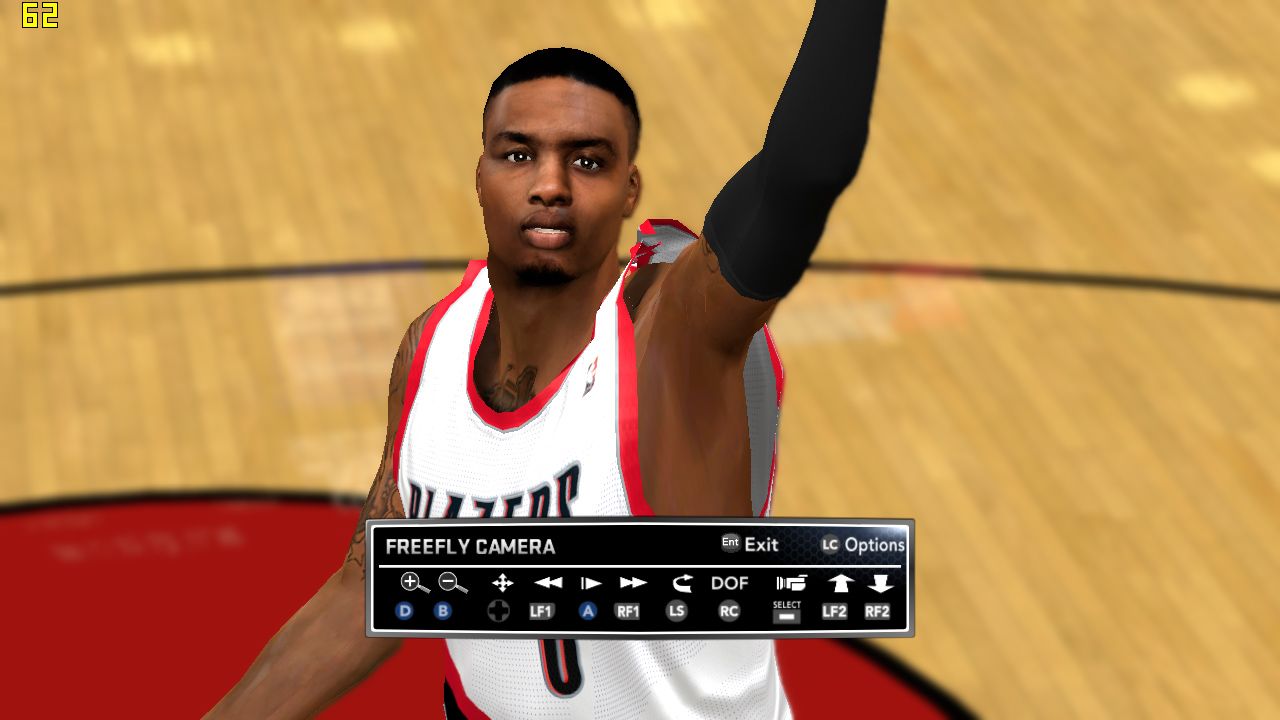Click the video camera icon
The width and height of the screenshot is (1280, 720).
coord(791,583)
